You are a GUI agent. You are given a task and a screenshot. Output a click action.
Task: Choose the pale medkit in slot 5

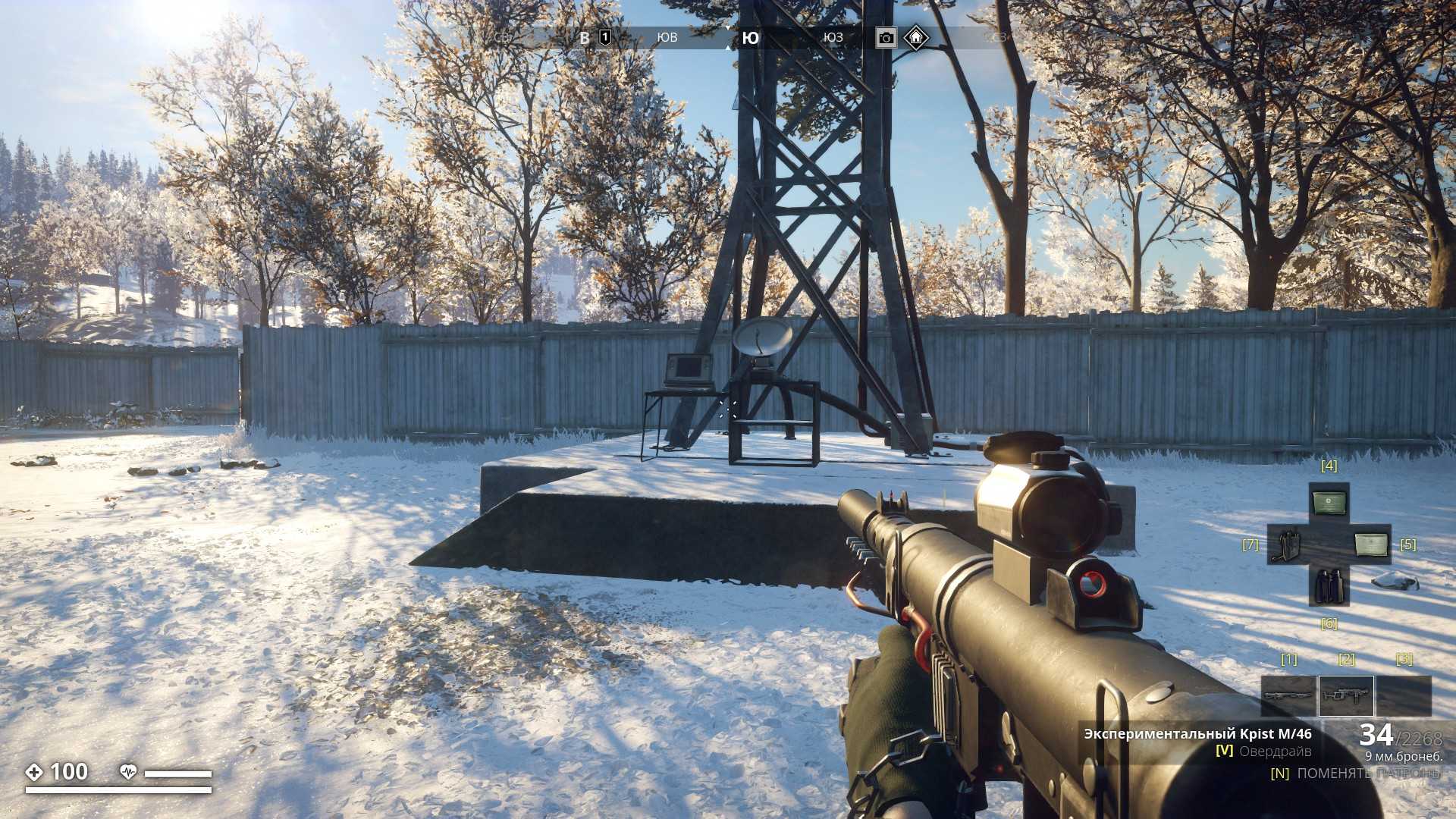coord(1371,544)
